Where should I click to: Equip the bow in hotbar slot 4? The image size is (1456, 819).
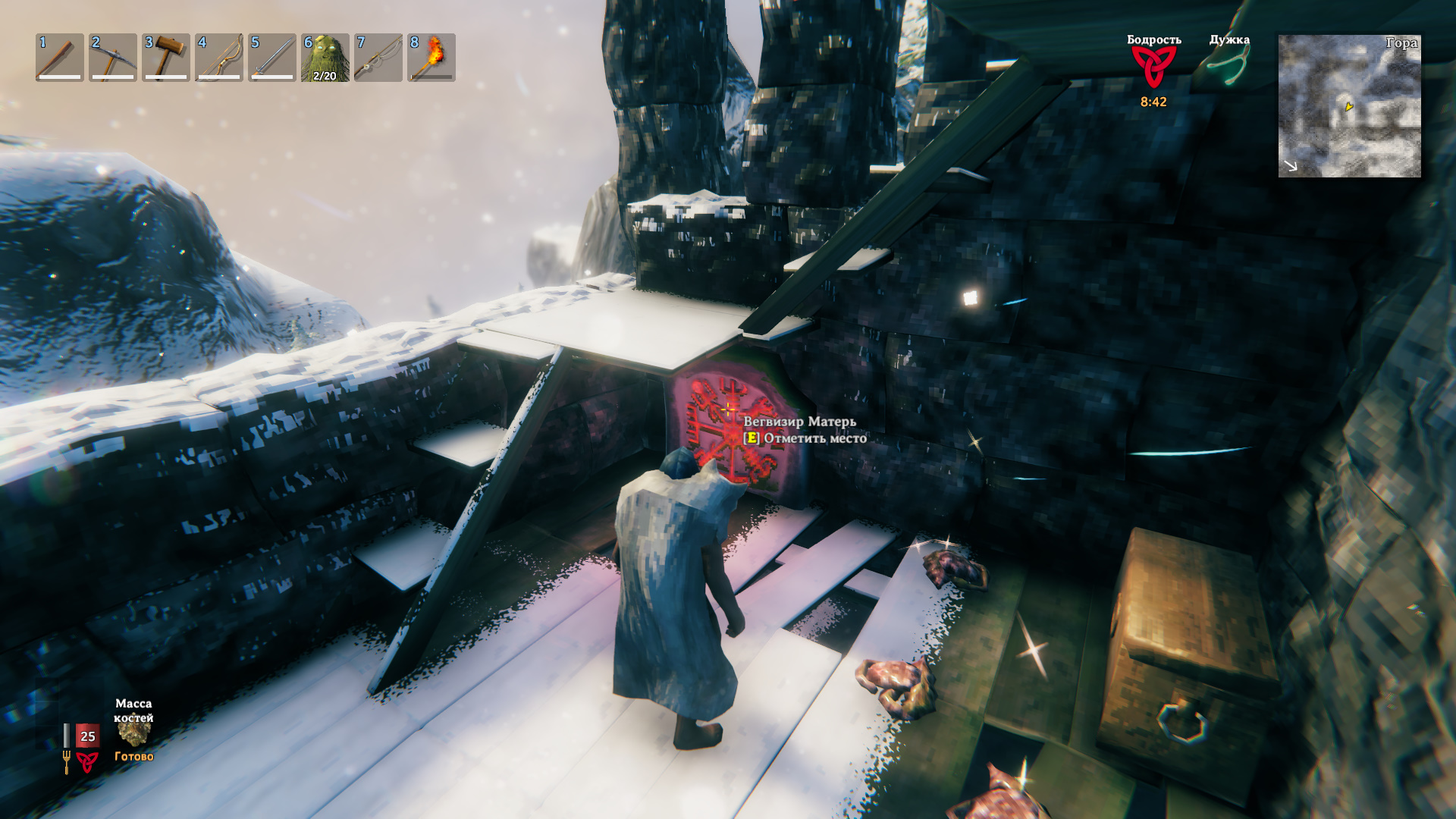point(219,58)
